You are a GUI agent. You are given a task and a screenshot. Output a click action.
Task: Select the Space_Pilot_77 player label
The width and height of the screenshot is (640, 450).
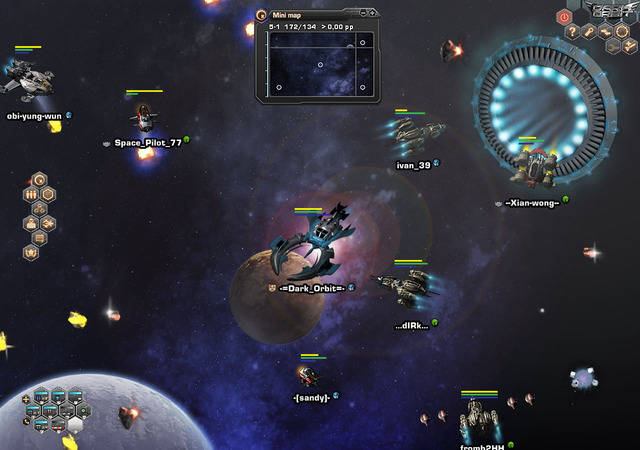(x=147, y=143)
